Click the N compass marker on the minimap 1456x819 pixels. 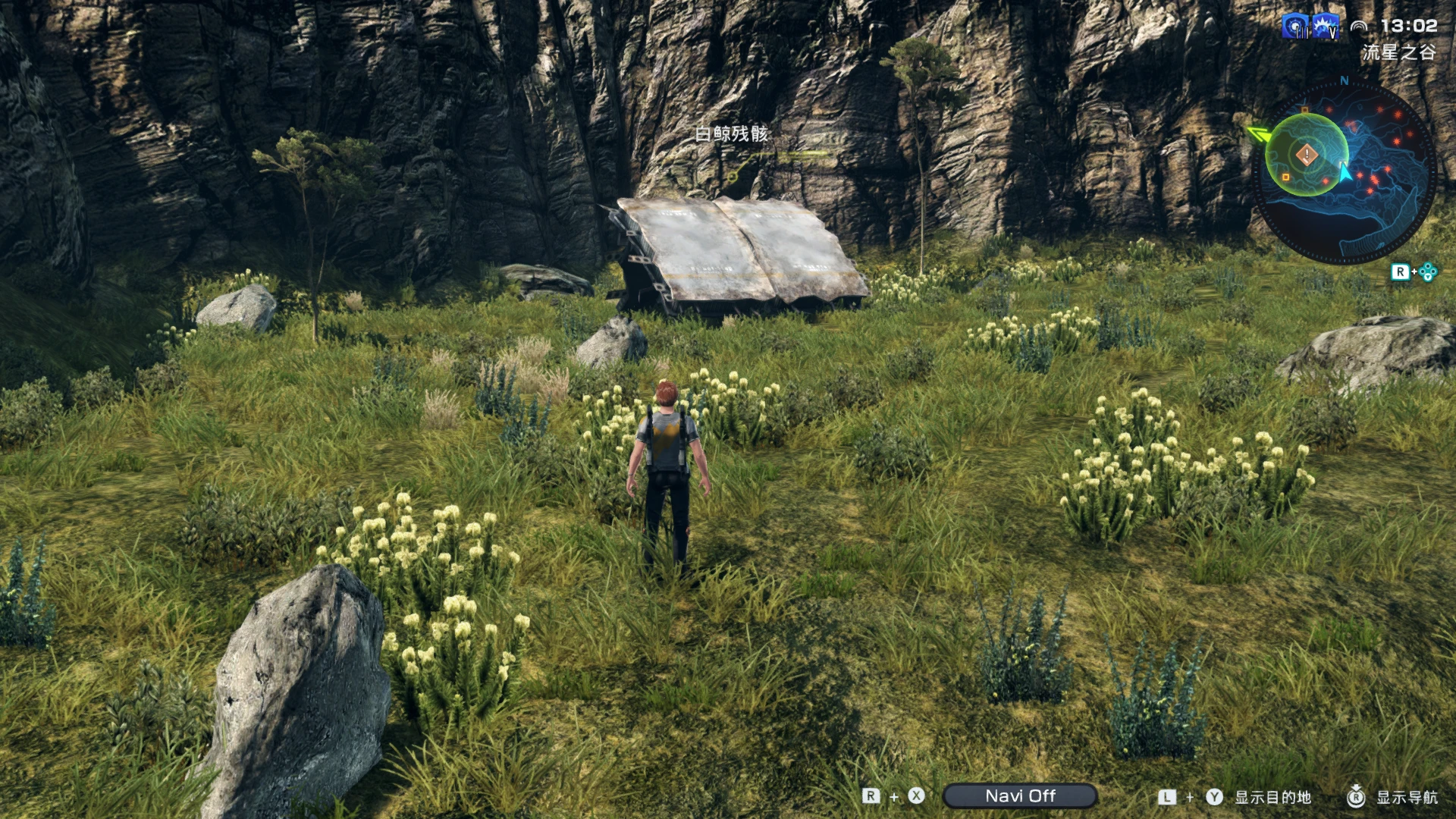[1343, 81]
